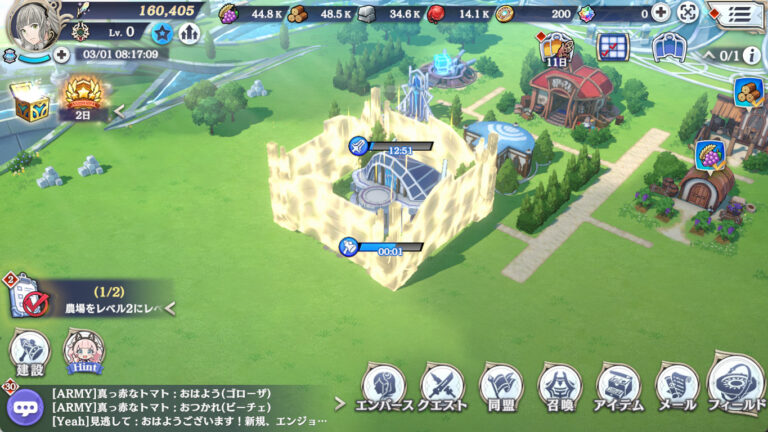768x432 pixels.
Task: Open the エンバース menu
Action: [383, 386]
